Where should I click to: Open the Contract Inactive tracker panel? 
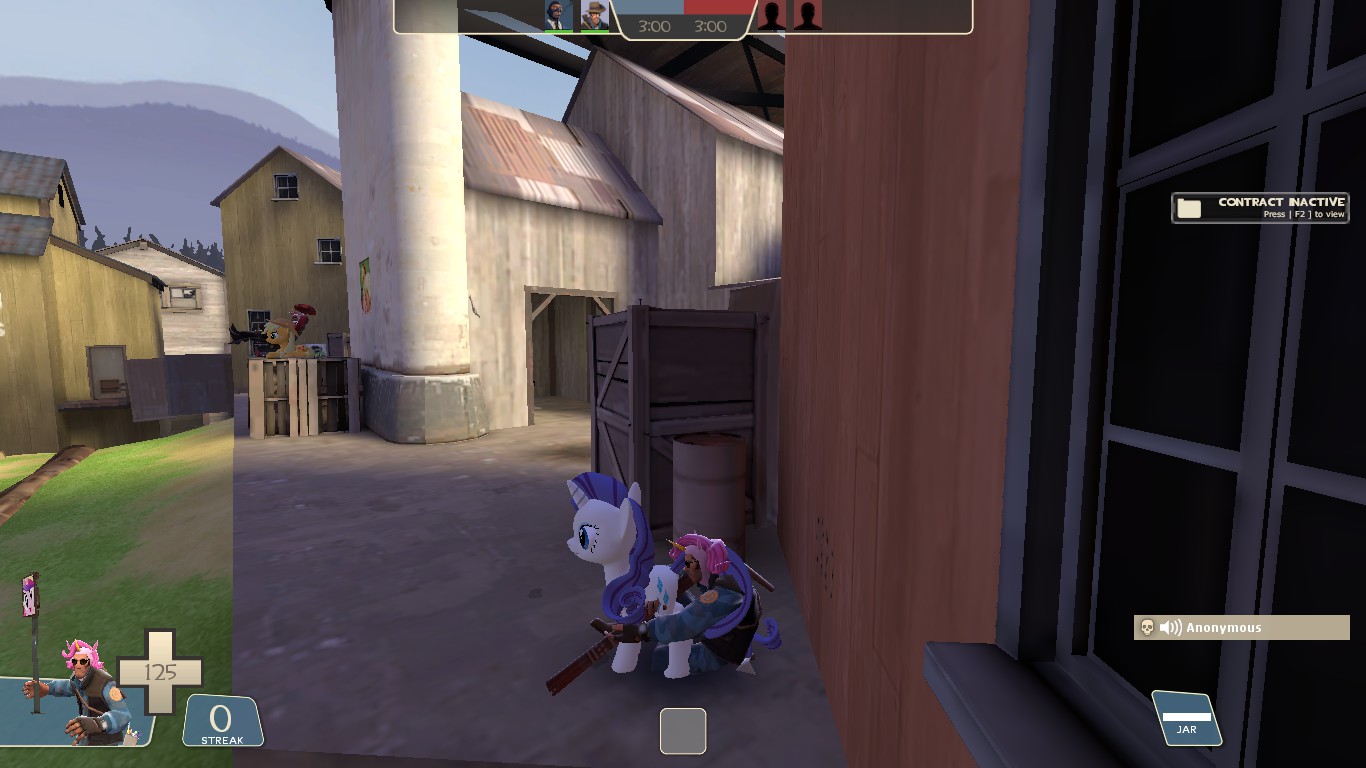coord(1260,207)
